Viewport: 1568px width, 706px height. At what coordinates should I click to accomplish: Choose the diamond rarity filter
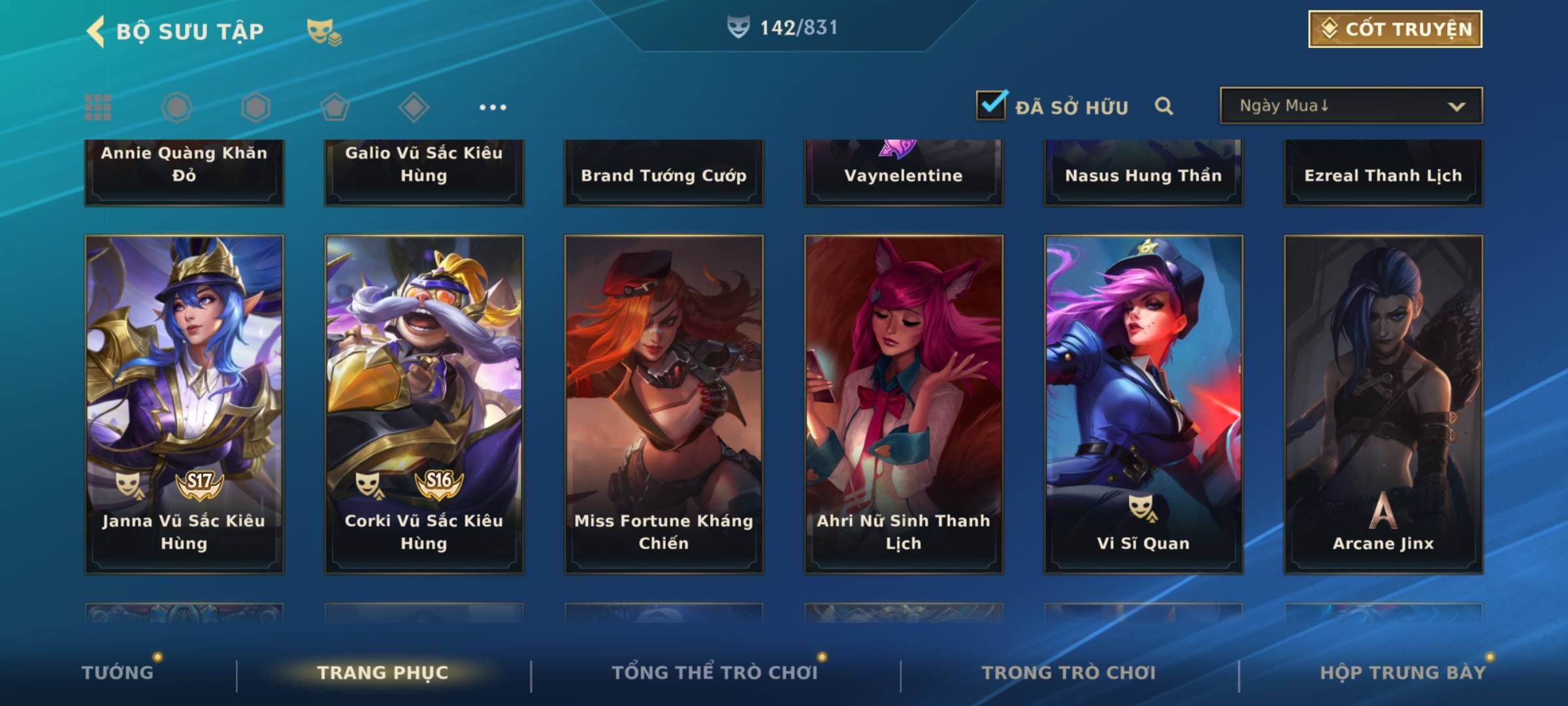pos(414,107)
